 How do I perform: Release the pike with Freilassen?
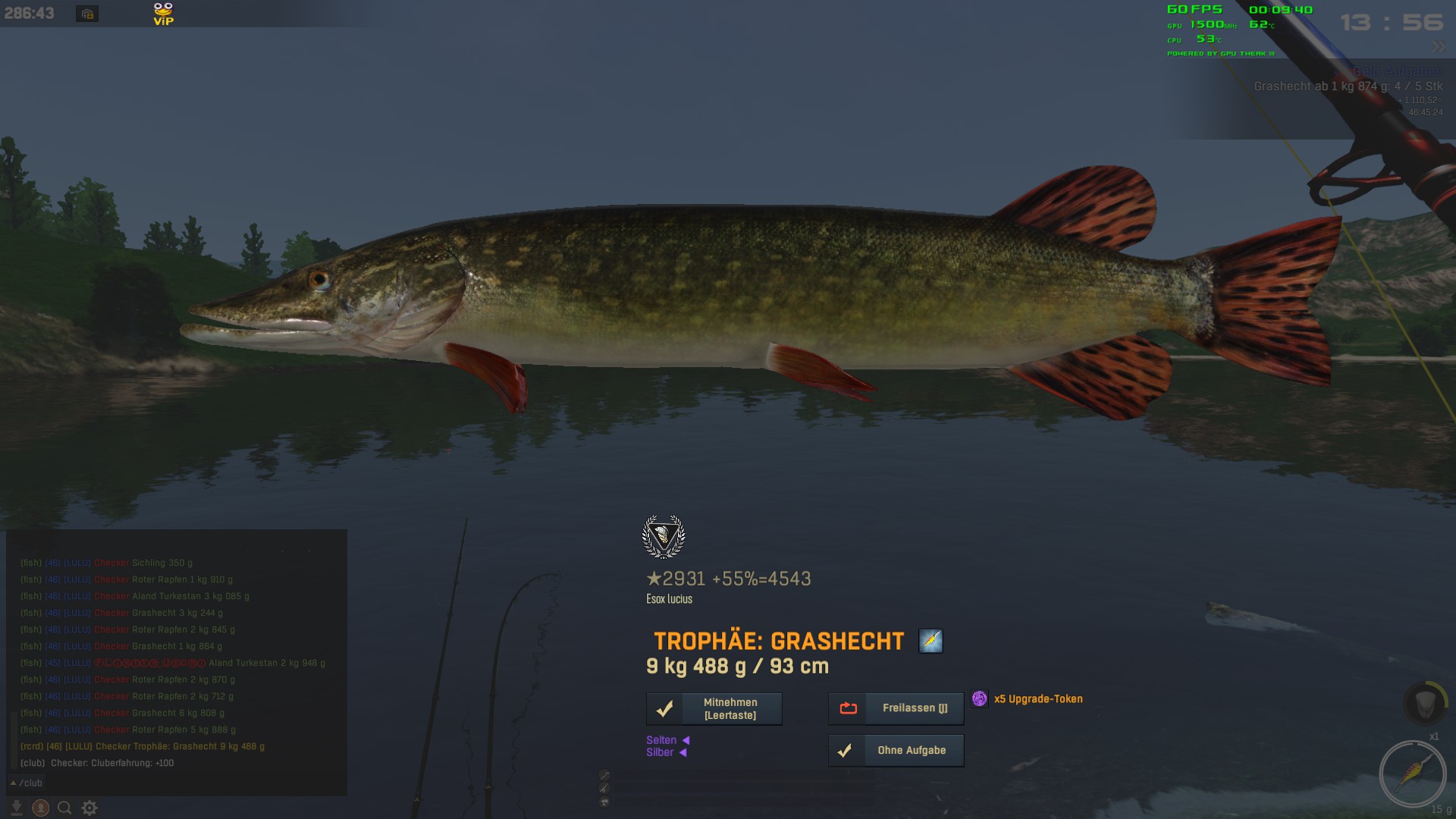(896, 708)
